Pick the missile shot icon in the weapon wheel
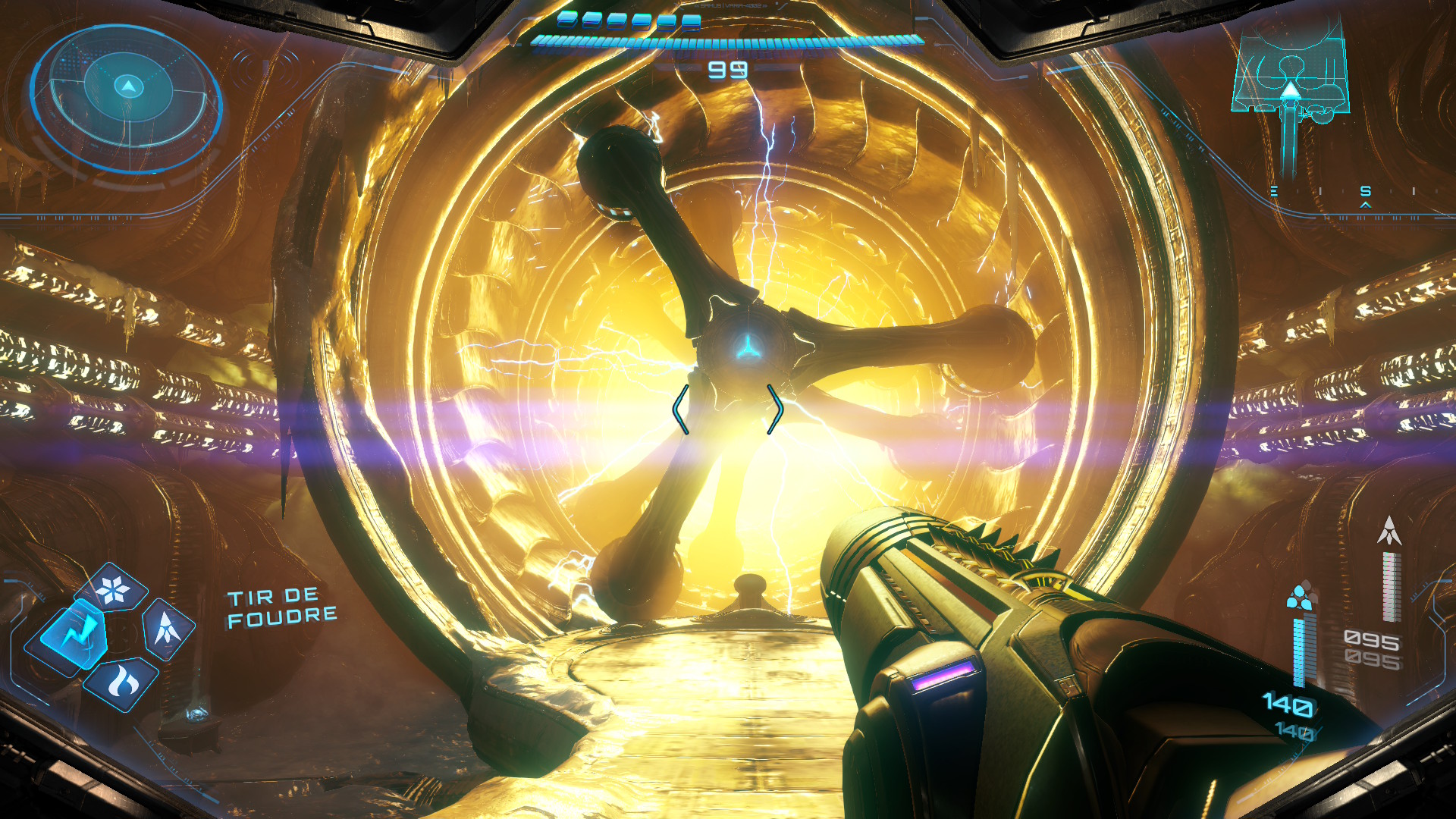Viewport: 1456px width, 819px height. 167,628
